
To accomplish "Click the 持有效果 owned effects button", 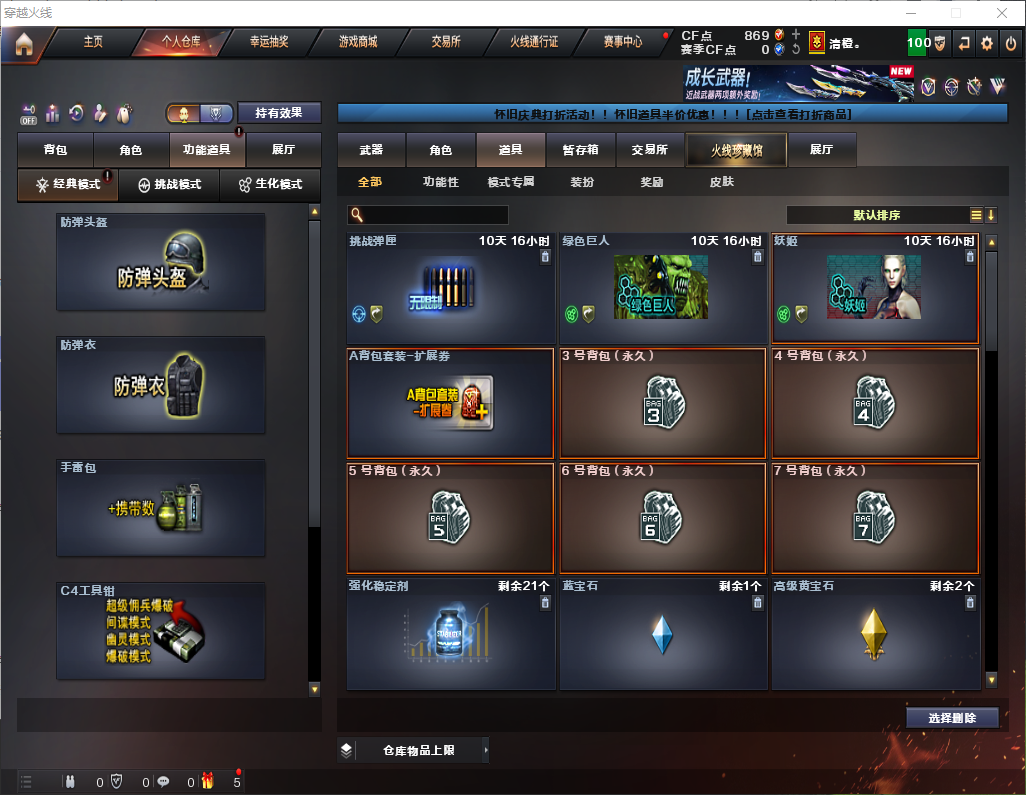I will coord(278,113).
